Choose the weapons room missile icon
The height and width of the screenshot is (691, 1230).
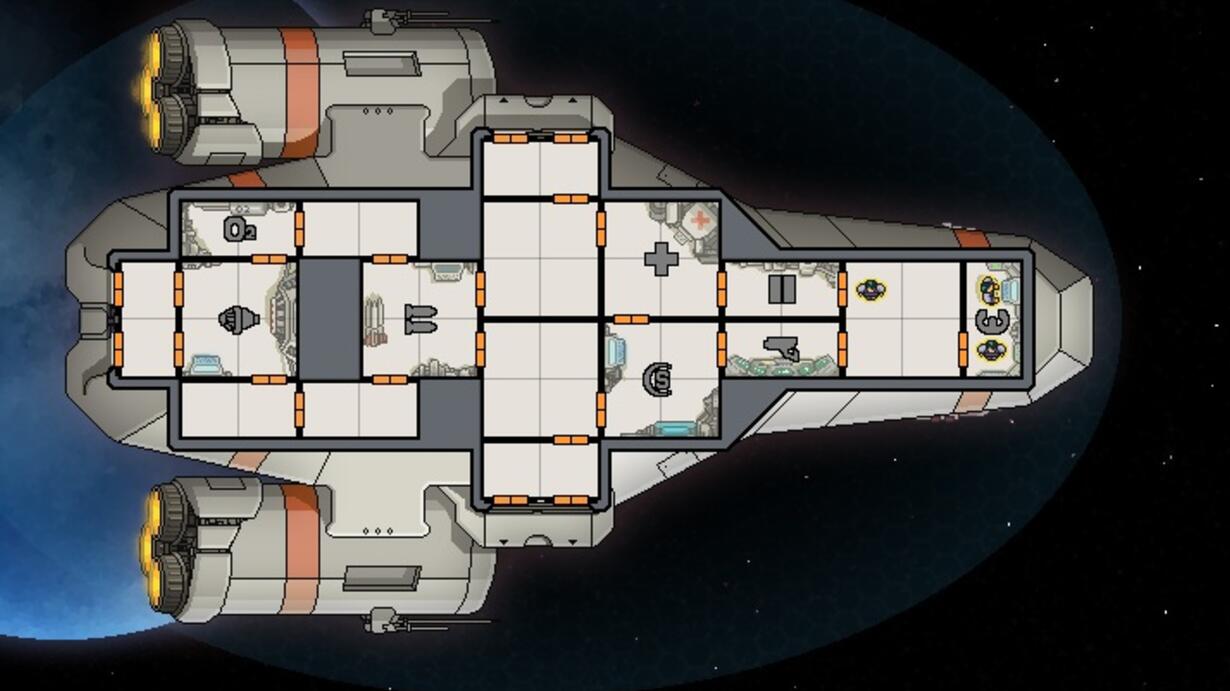[420, 320]
